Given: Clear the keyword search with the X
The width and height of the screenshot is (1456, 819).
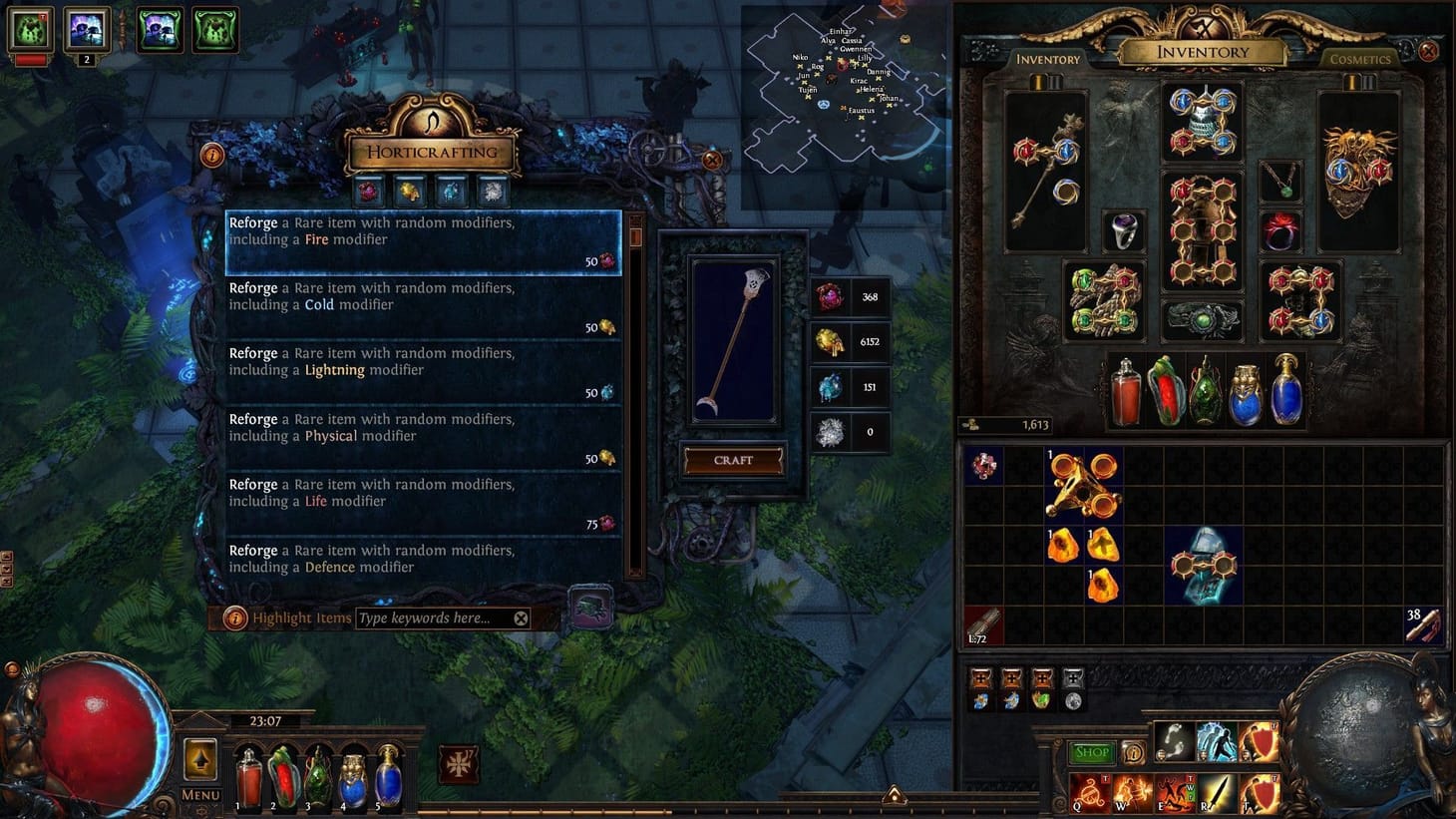Looking at the screenshot, I should click(x=521, y=617).
